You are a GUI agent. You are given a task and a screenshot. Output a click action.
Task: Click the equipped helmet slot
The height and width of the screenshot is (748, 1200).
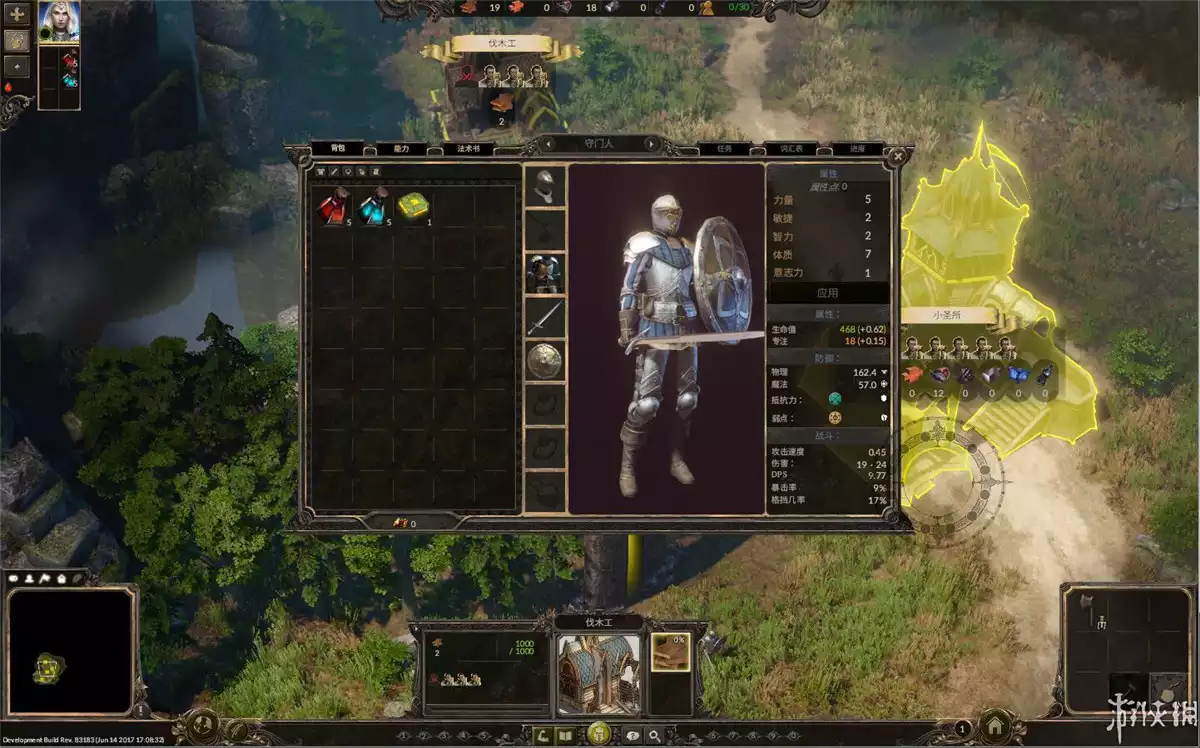545,186
